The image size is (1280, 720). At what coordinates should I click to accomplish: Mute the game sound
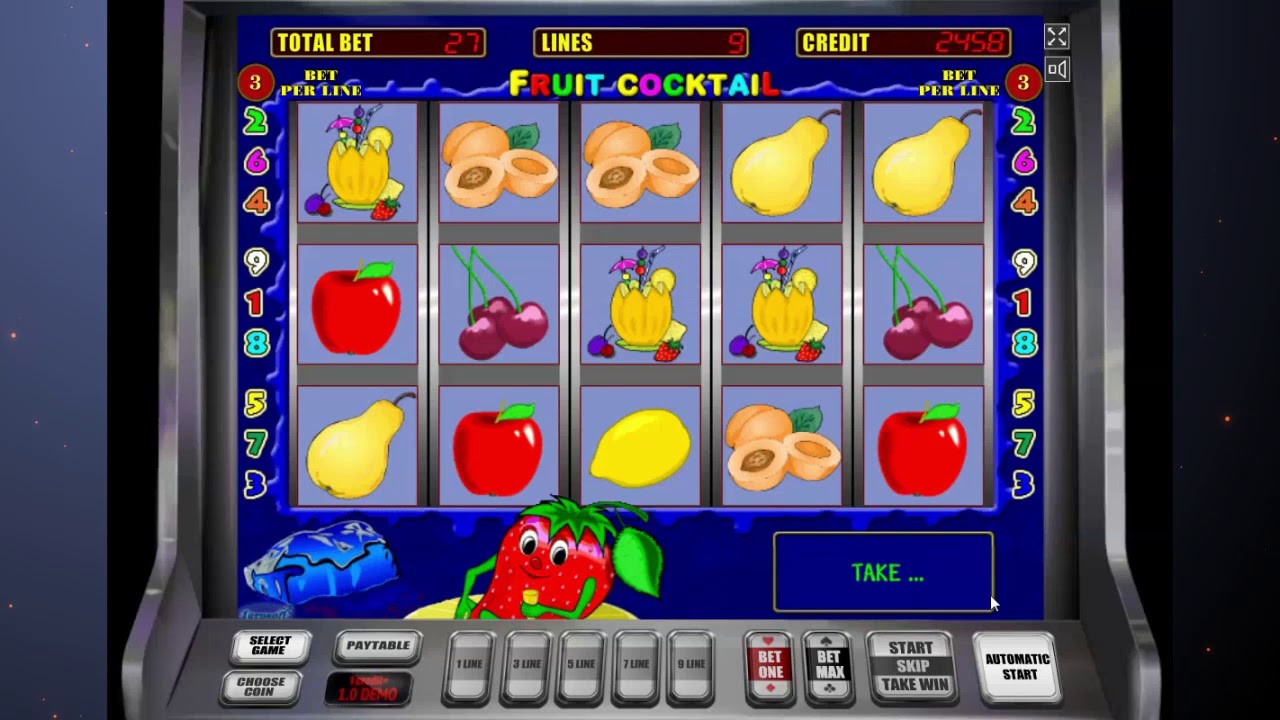tap(1057, 69)
